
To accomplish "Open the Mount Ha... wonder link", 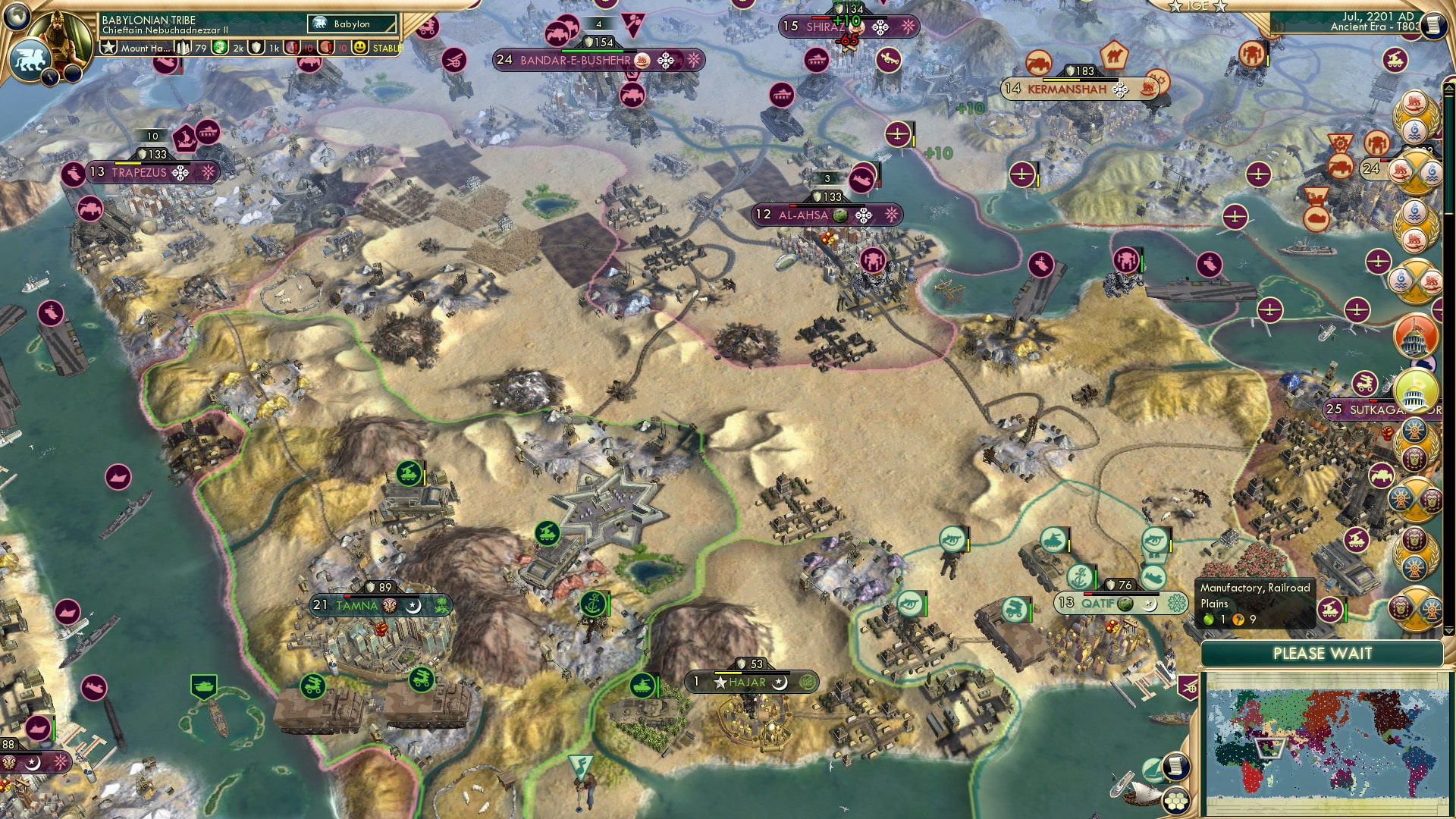I will tap(145, 49).
